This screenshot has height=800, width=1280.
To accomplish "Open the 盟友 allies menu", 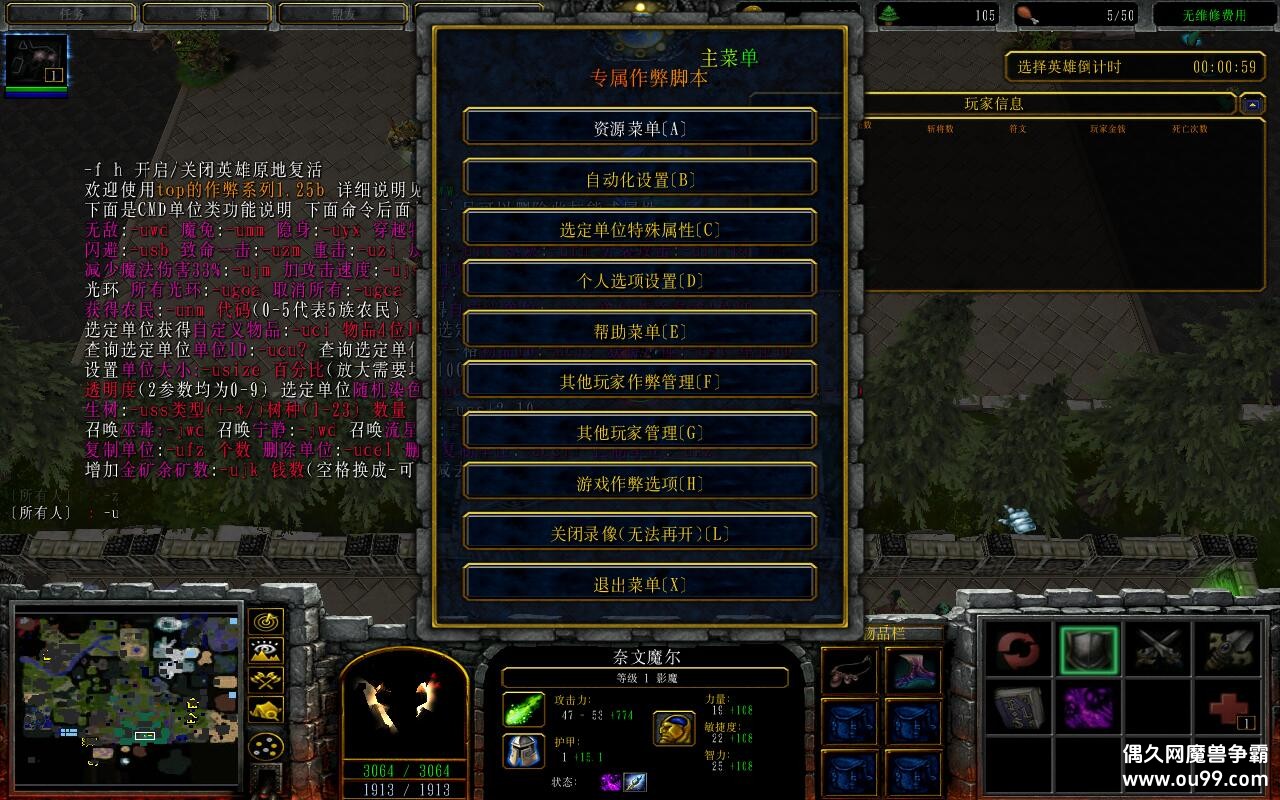I will click(x=343, y=14).
